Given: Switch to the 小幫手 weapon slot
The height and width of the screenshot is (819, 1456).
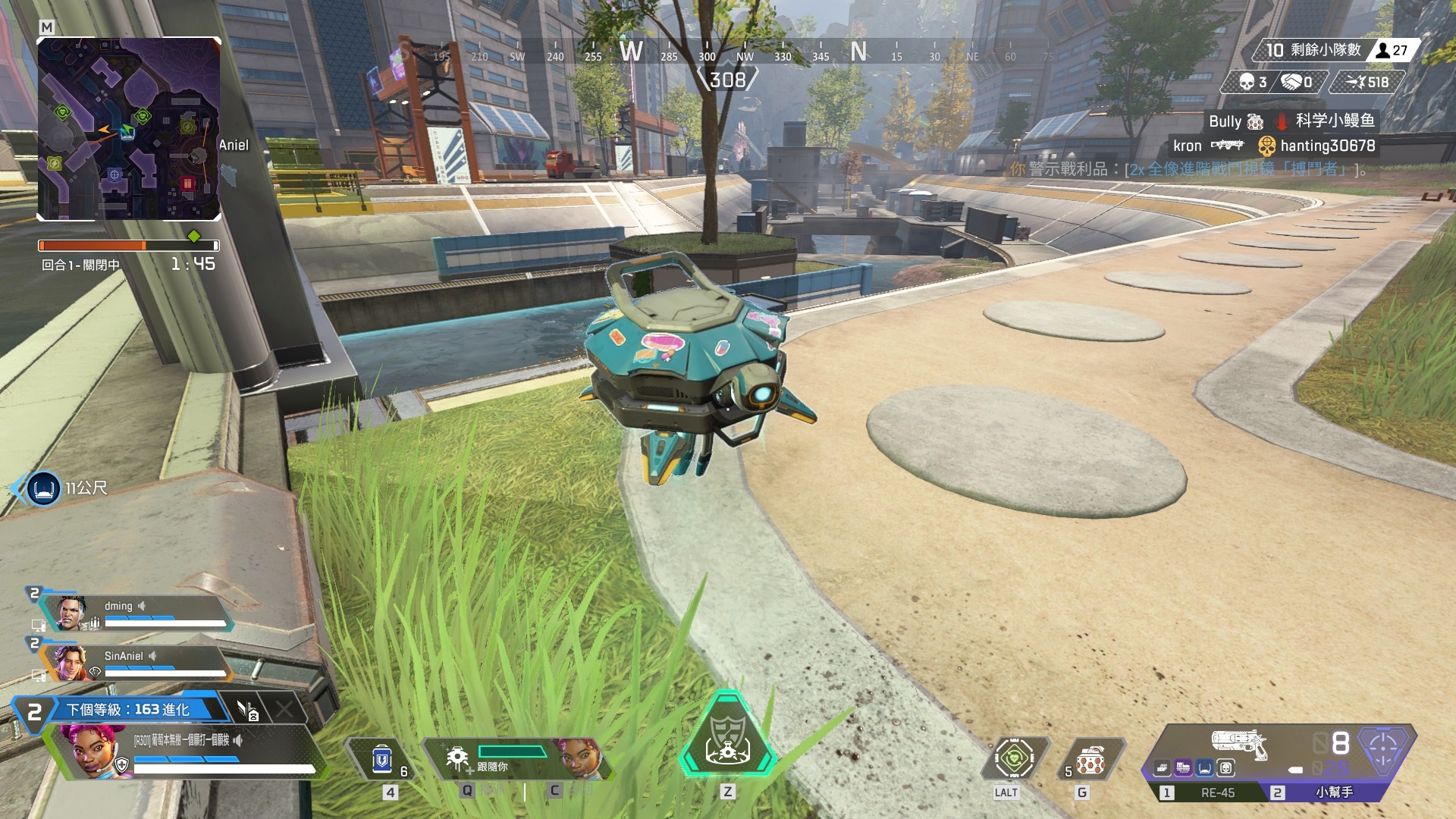Looking at the screenshot, I should tap(1333, 792).
